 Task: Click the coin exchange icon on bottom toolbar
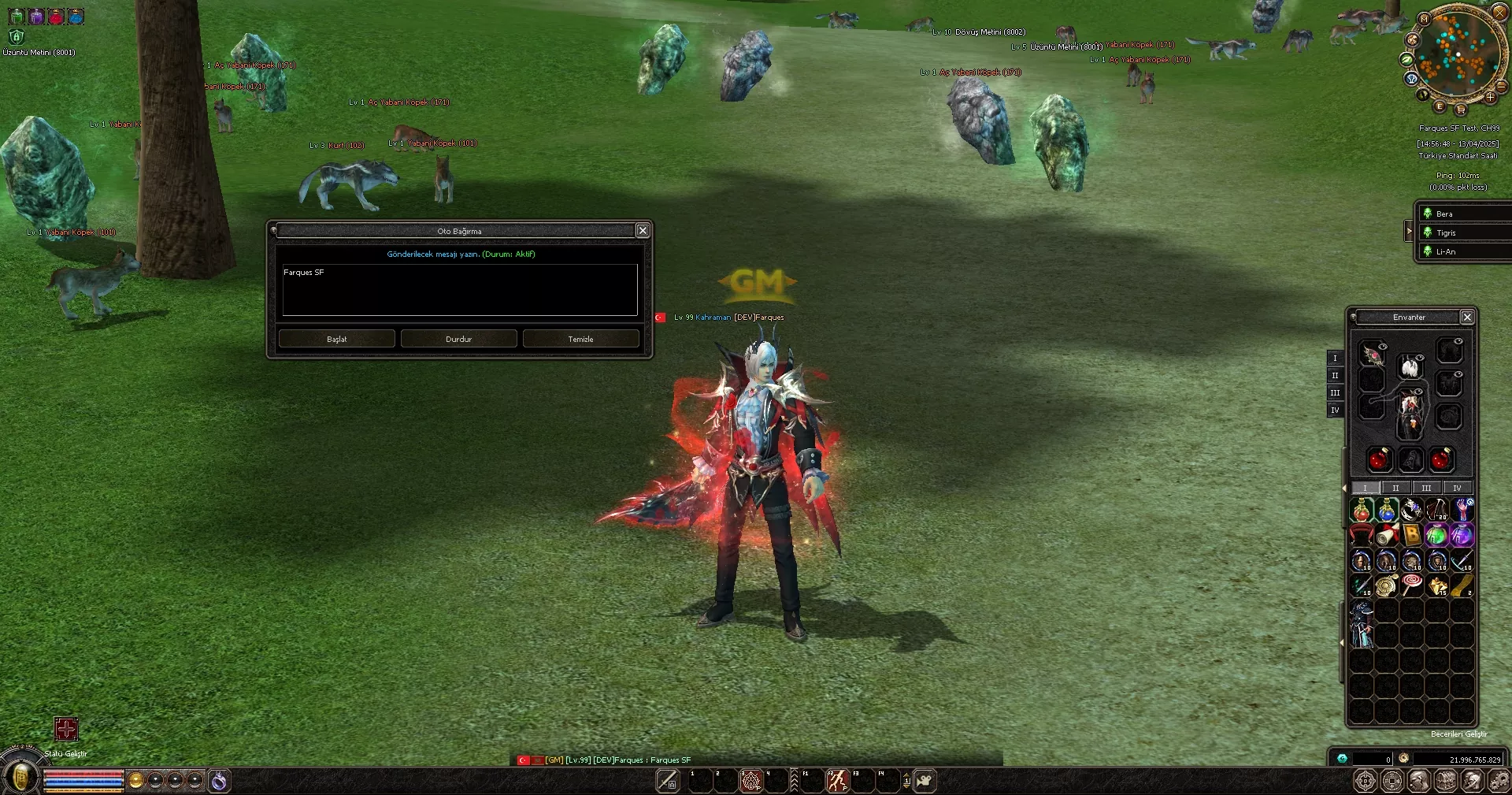point(1392,780)
